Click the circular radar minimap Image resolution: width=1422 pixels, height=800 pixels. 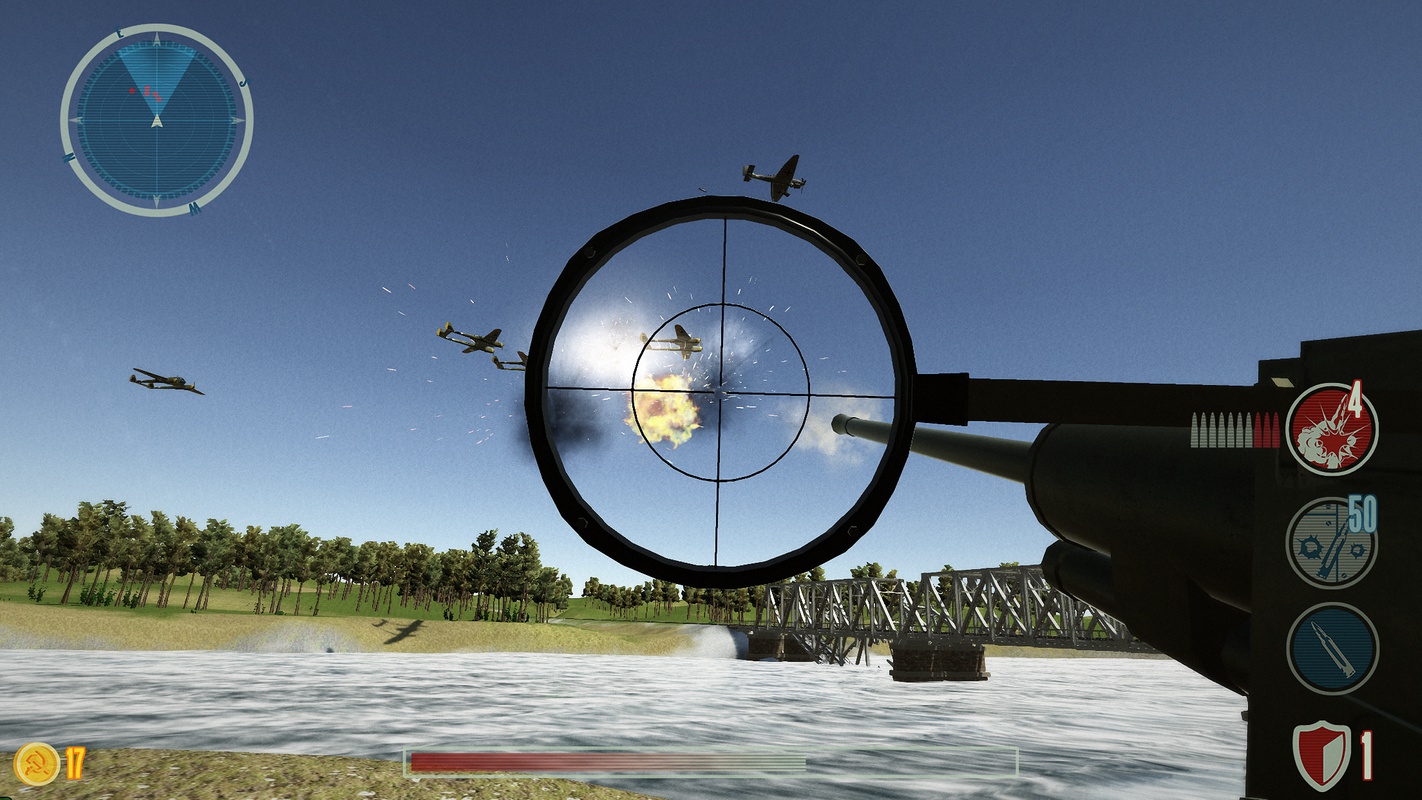(156, 120)
